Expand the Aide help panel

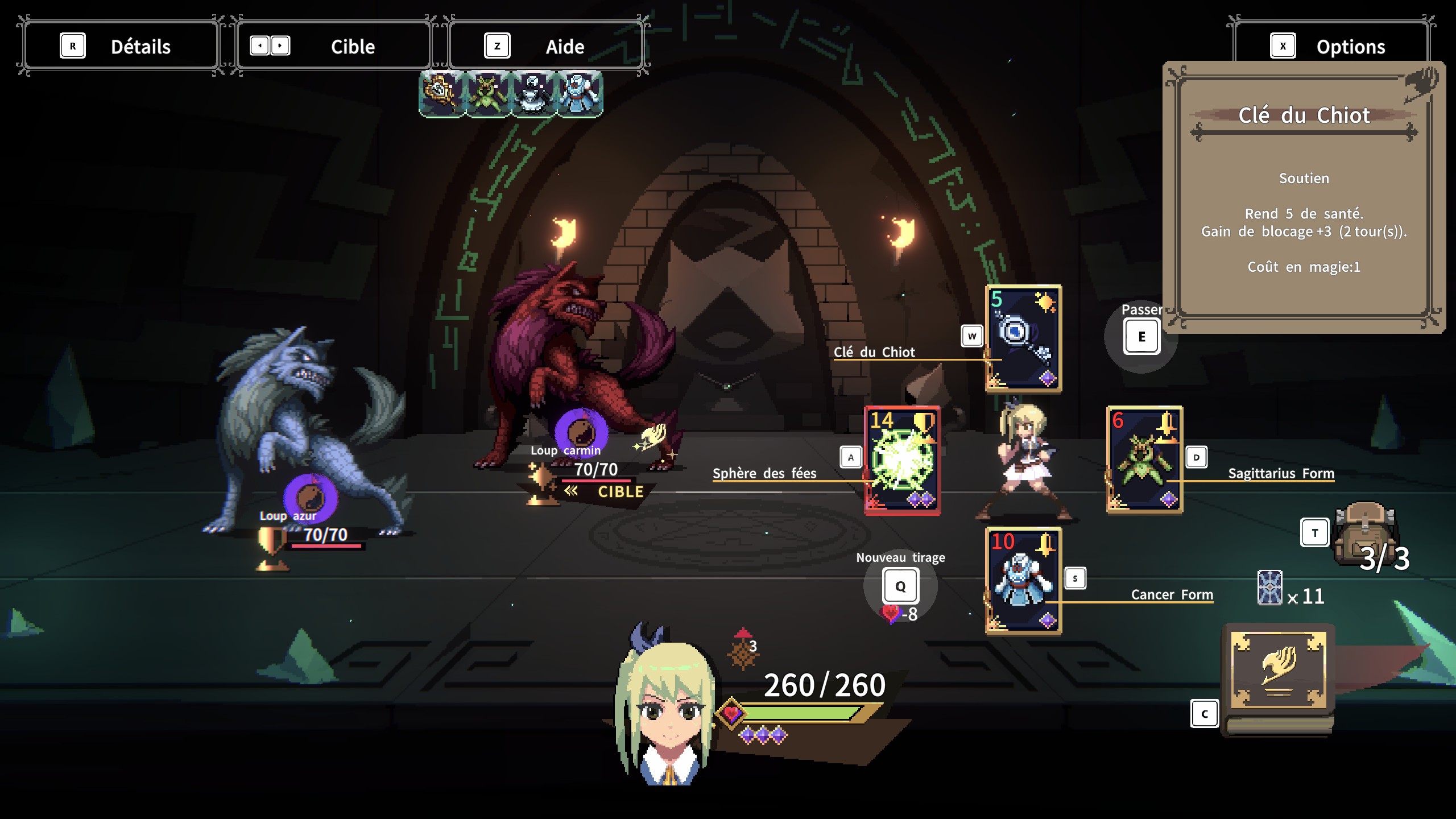coord(546,45)
